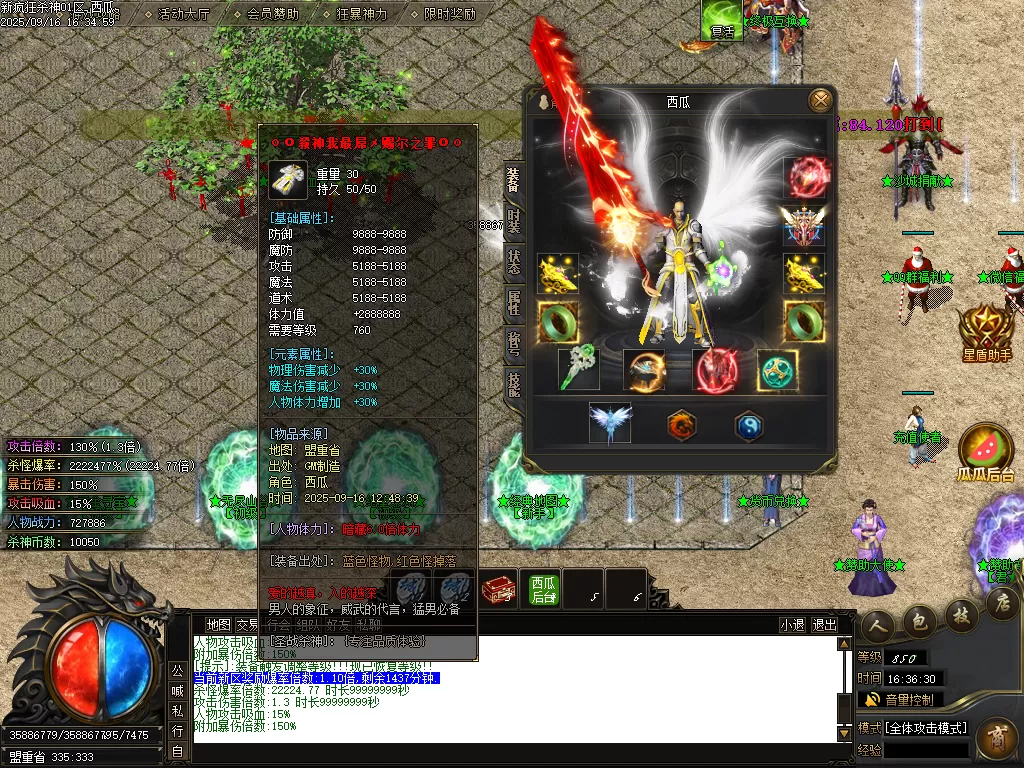Click the 小退 logout button
1024x768 pixels.
[x=792, y=625]
